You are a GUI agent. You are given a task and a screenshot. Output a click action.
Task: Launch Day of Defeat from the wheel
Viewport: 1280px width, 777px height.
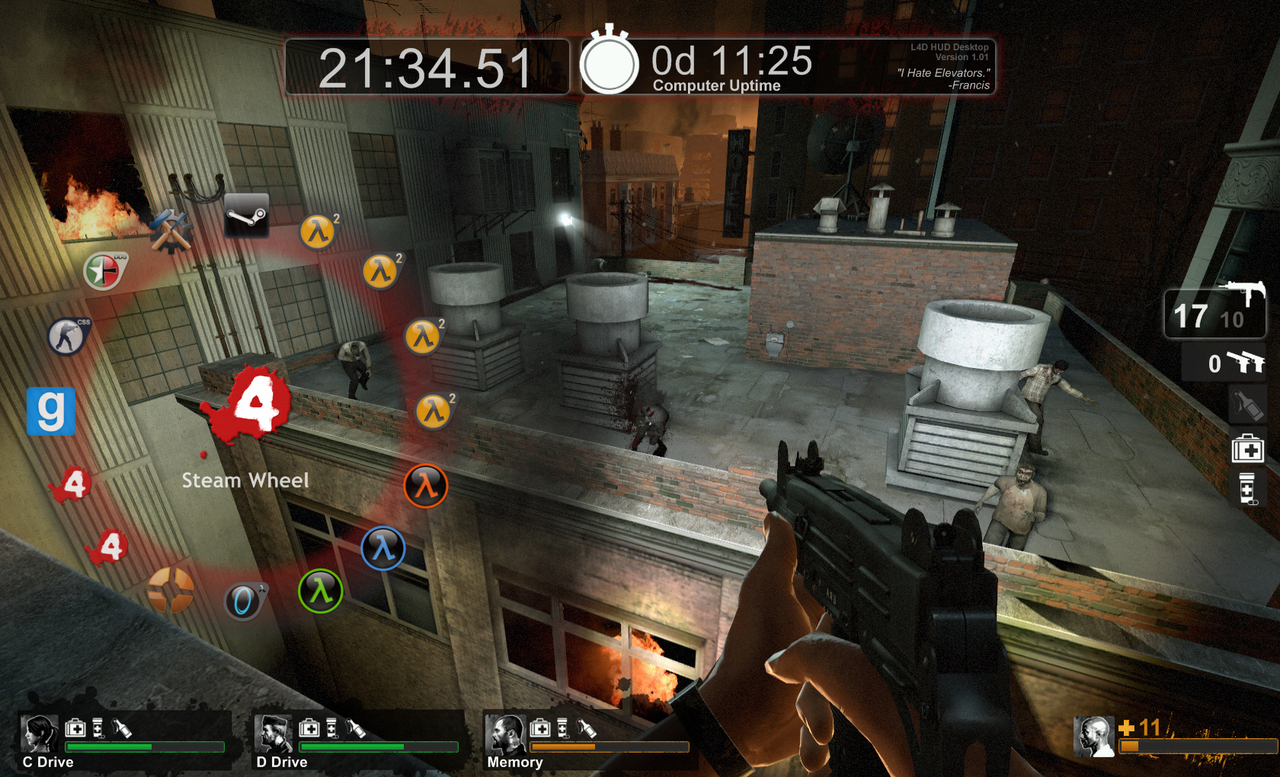tap(107, 270)
